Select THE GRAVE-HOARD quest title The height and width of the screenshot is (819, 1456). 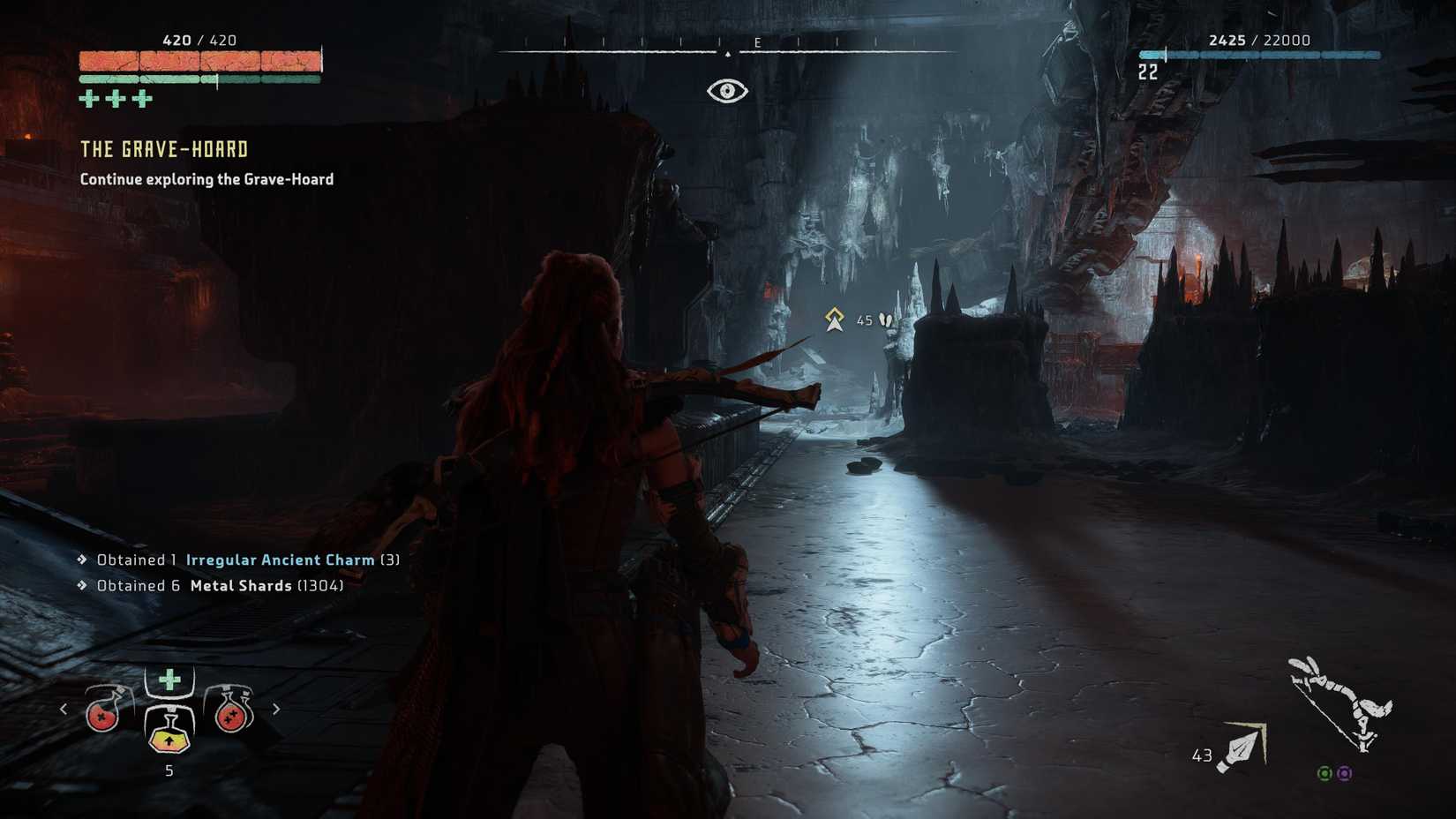point(163,149)
